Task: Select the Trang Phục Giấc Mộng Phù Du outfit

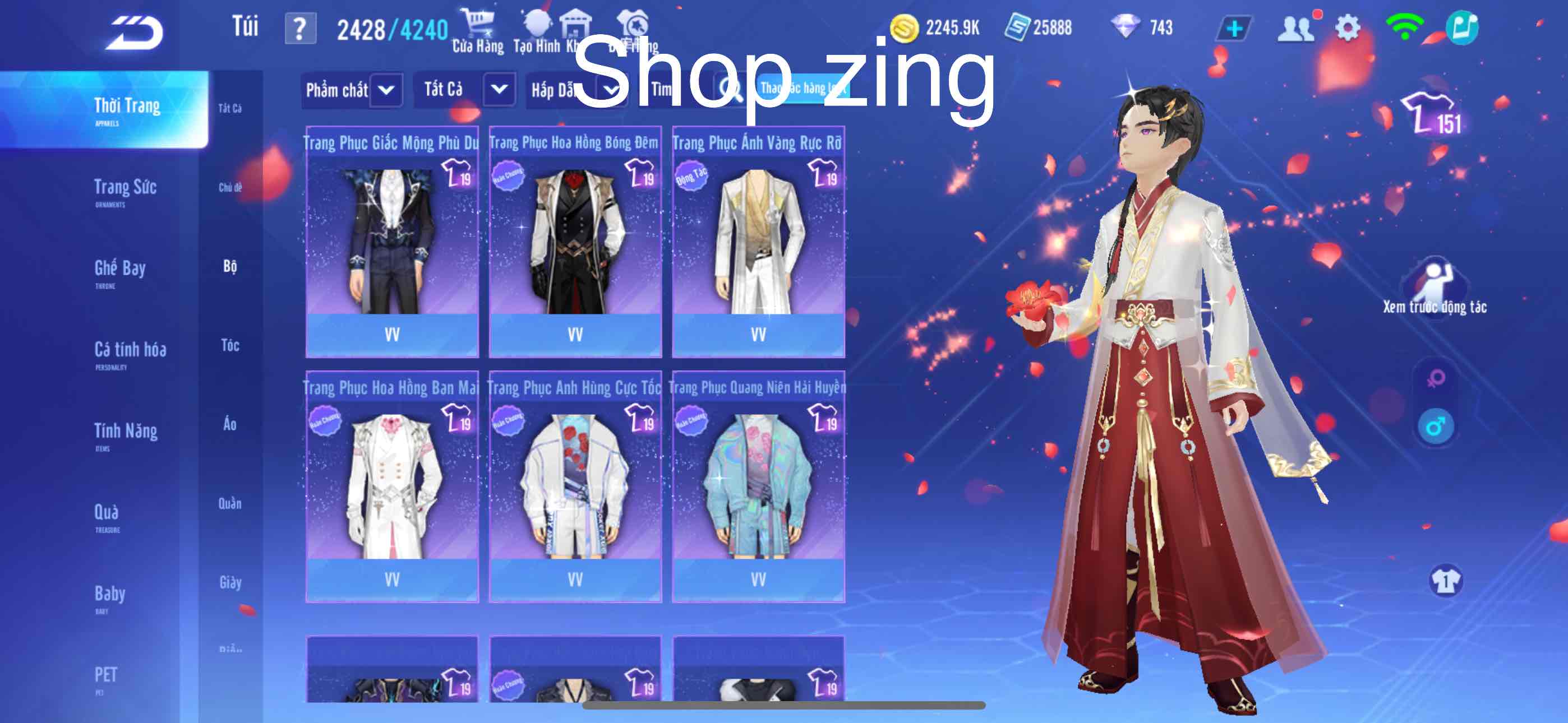Action: coord(392,237)
